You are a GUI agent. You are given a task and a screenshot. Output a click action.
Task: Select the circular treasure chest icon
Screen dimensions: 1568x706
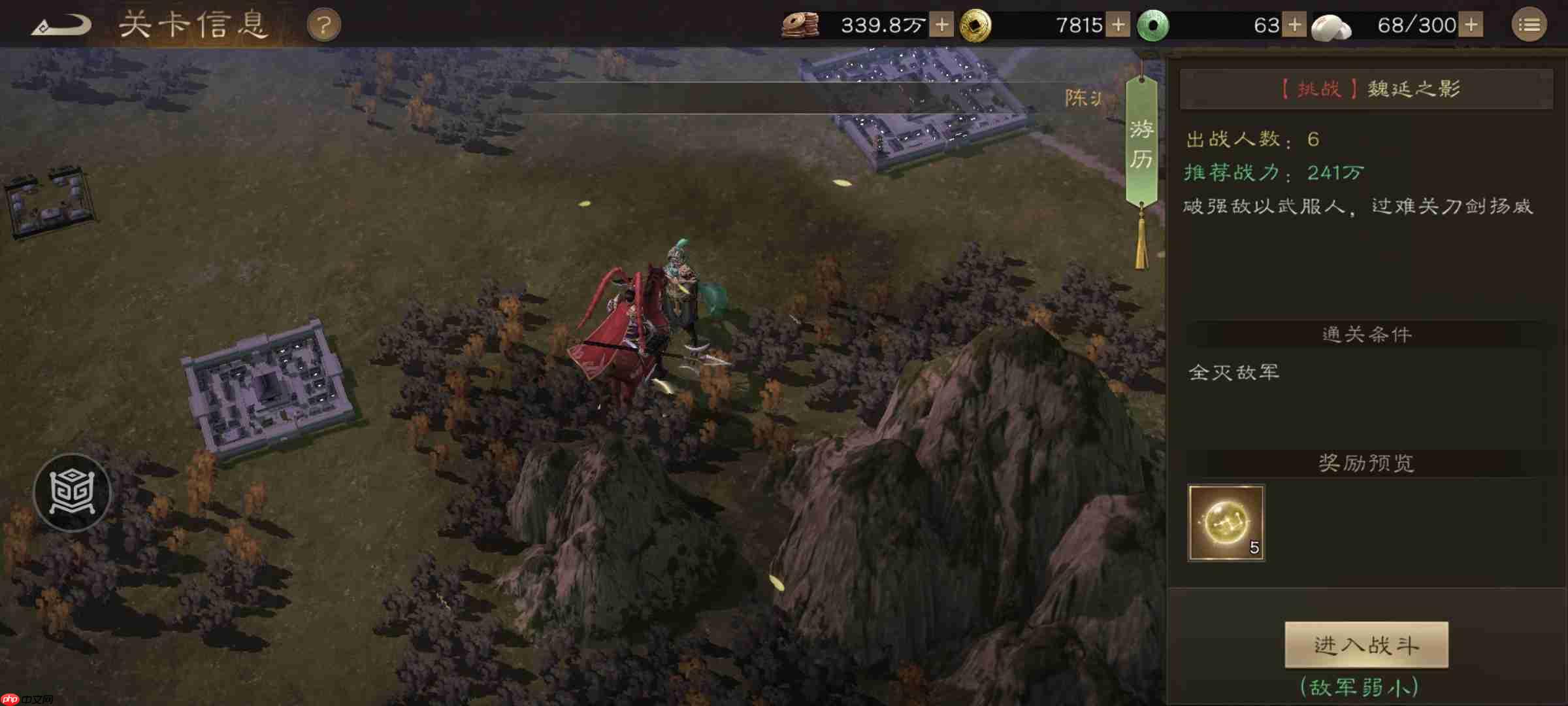[x=72, y=492]
